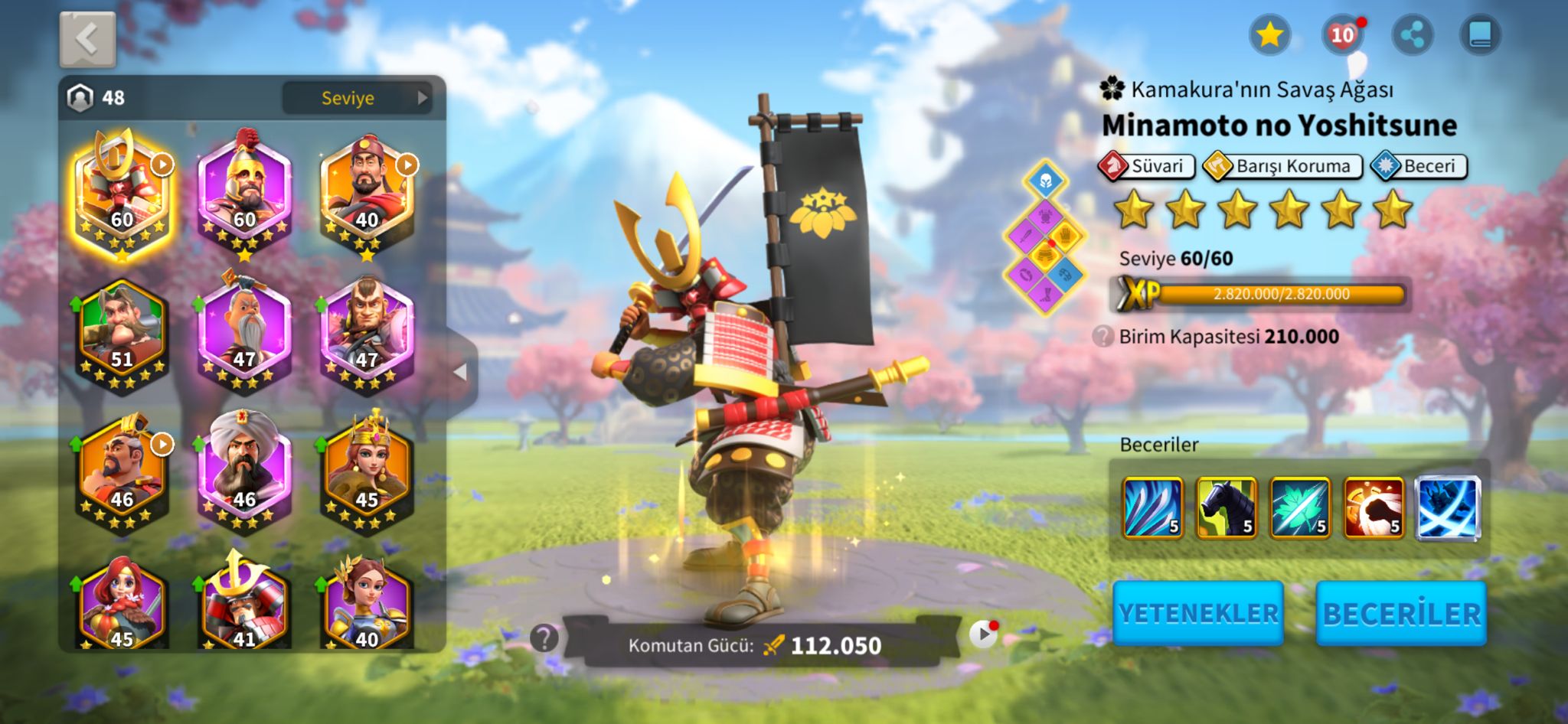Click the gold star favorite icon
The width and height of the screenshot is (1568, 724).
(x=1269, y=35)
